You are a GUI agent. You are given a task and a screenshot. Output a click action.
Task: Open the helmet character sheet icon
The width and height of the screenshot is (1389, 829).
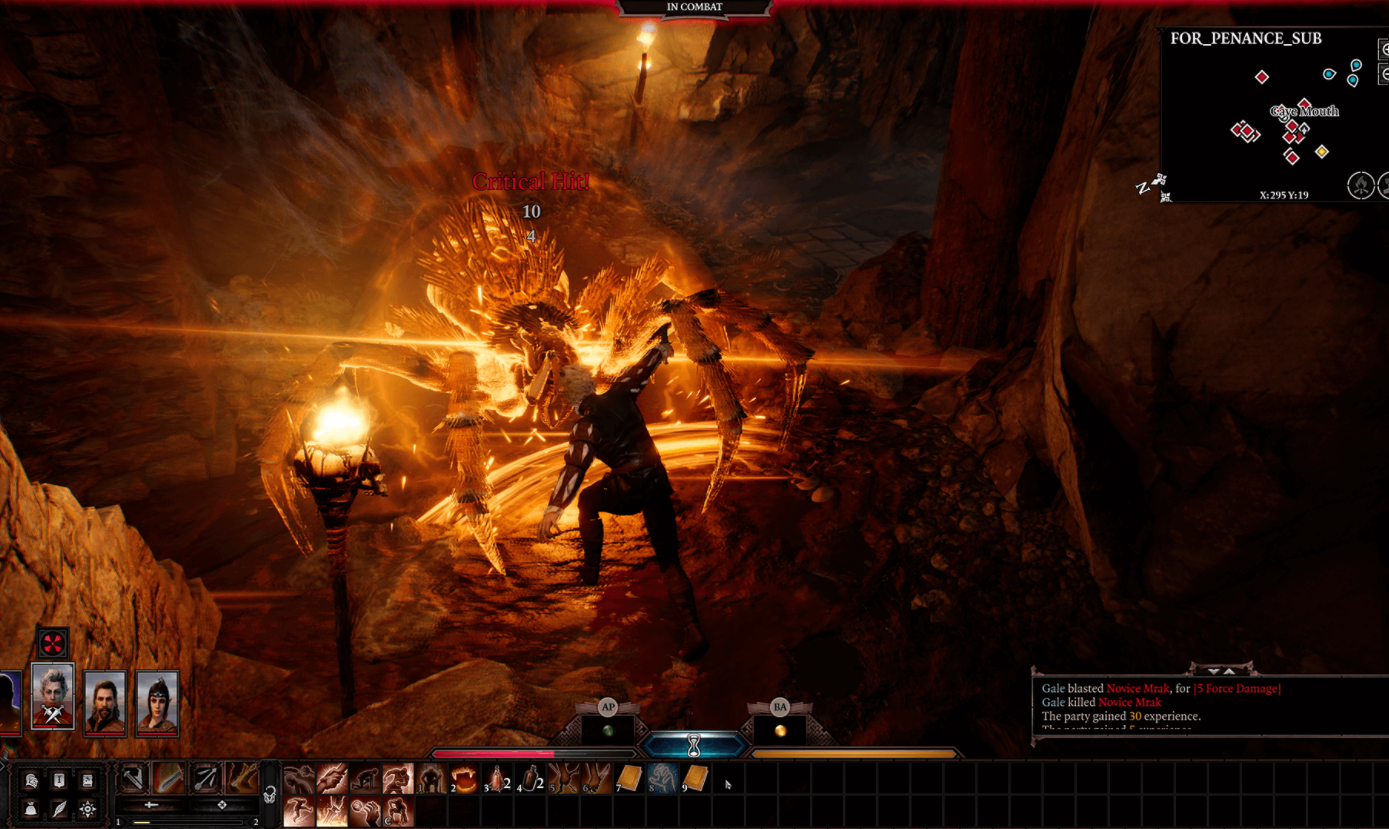(31, 780)
